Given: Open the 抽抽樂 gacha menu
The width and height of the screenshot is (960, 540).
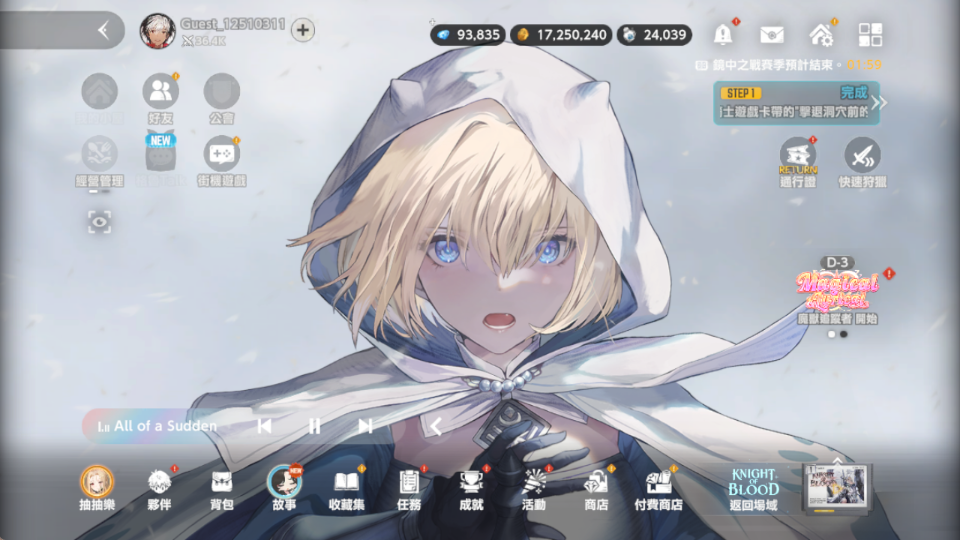Looking at the screenshot, I should coord(97,485).
